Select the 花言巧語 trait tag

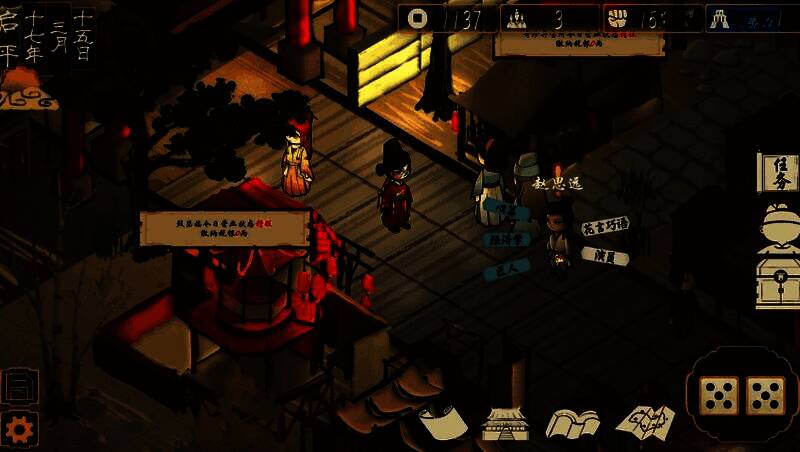point(605,226)
